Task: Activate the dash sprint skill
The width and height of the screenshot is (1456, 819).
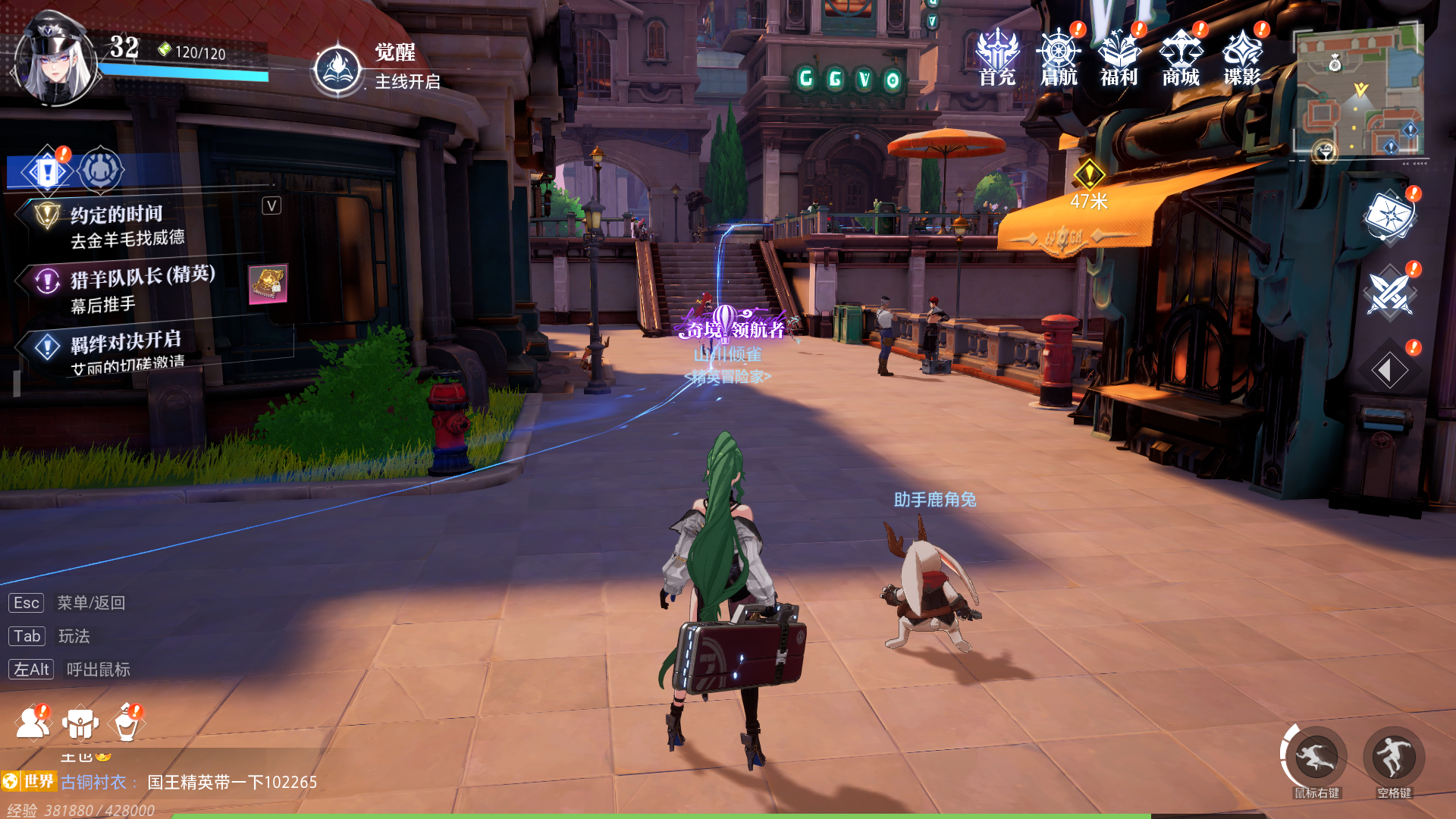Action: tap(1316, 758)
